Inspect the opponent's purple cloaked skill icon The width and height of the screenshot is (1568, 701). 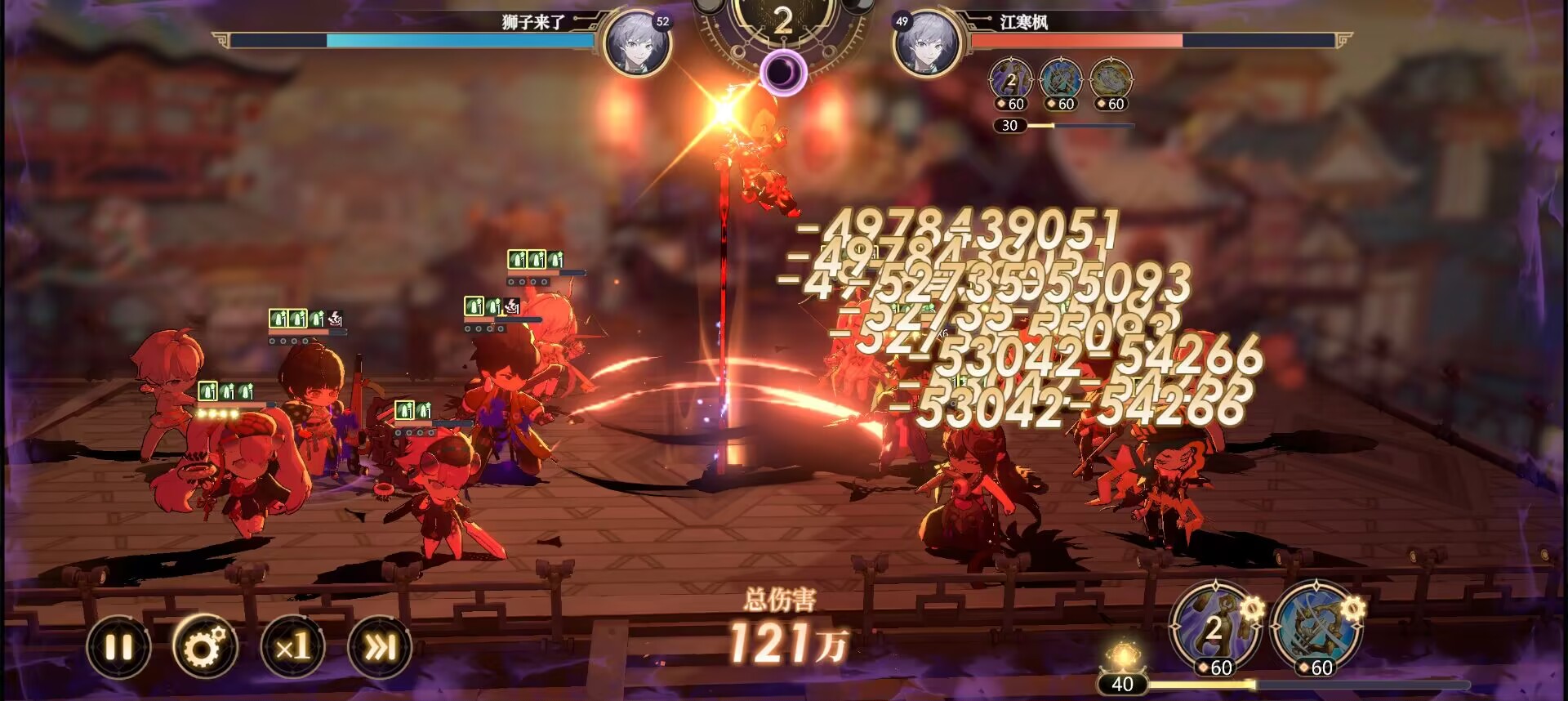coord(1011,80)
